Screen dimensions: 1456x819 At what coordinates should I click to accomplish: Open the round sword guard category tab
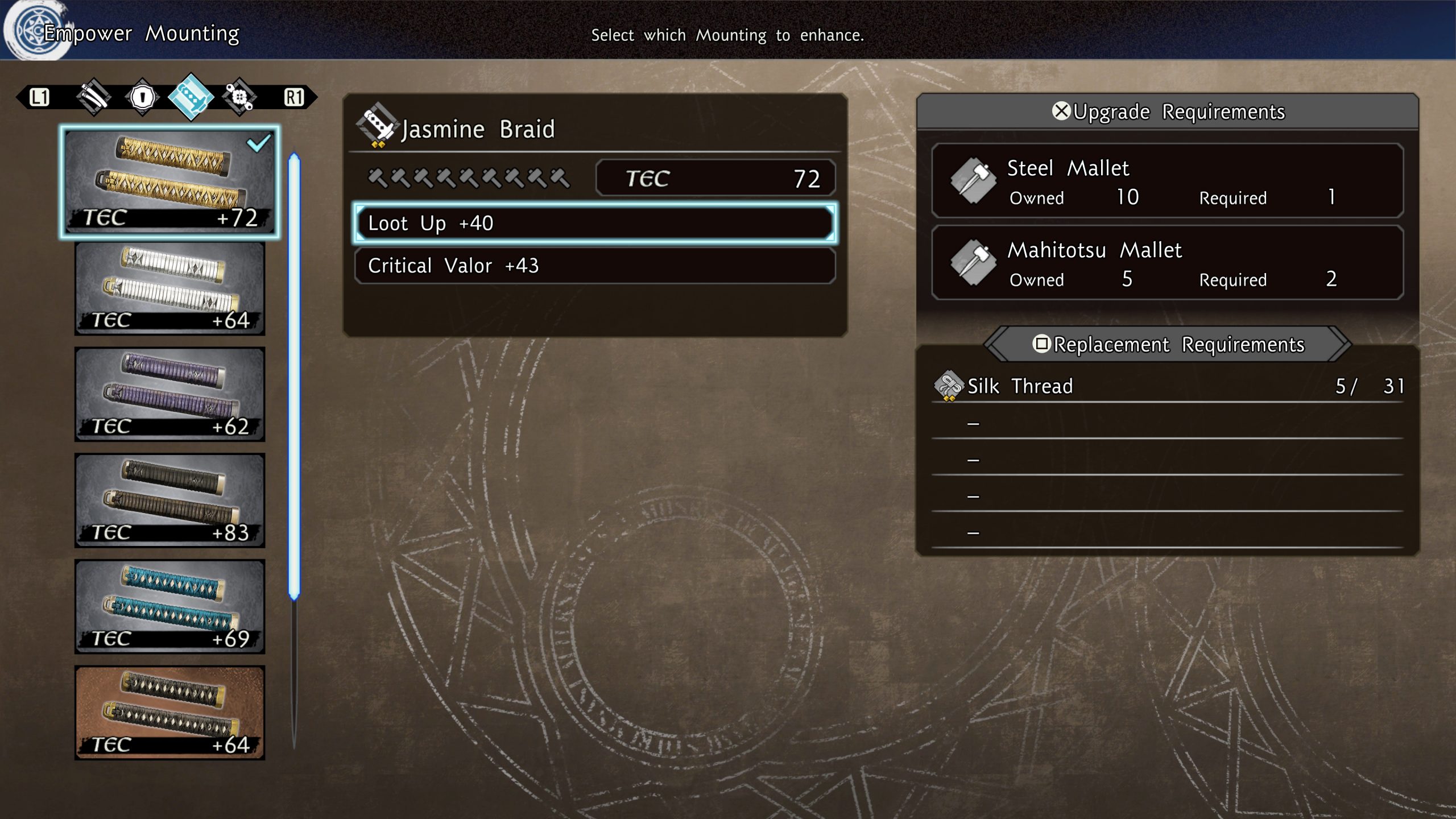click(142, 97)
